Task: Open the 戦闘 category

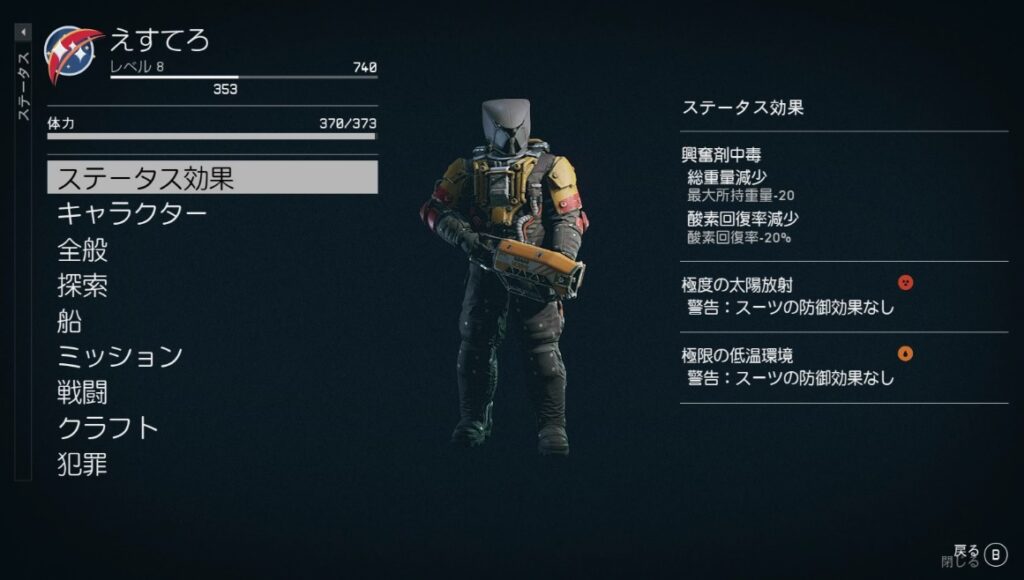Action: [x=83, y=392]
